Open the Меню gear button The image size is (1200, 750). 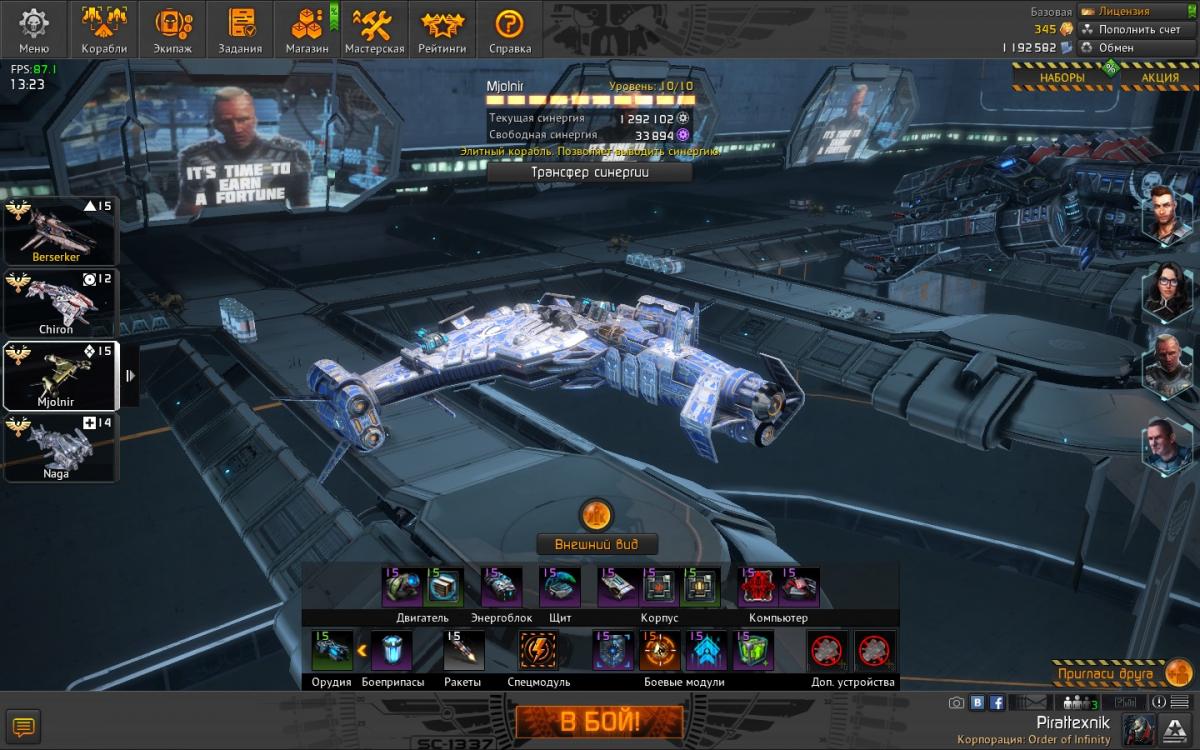pyautogui.click(x=34, y=29)
